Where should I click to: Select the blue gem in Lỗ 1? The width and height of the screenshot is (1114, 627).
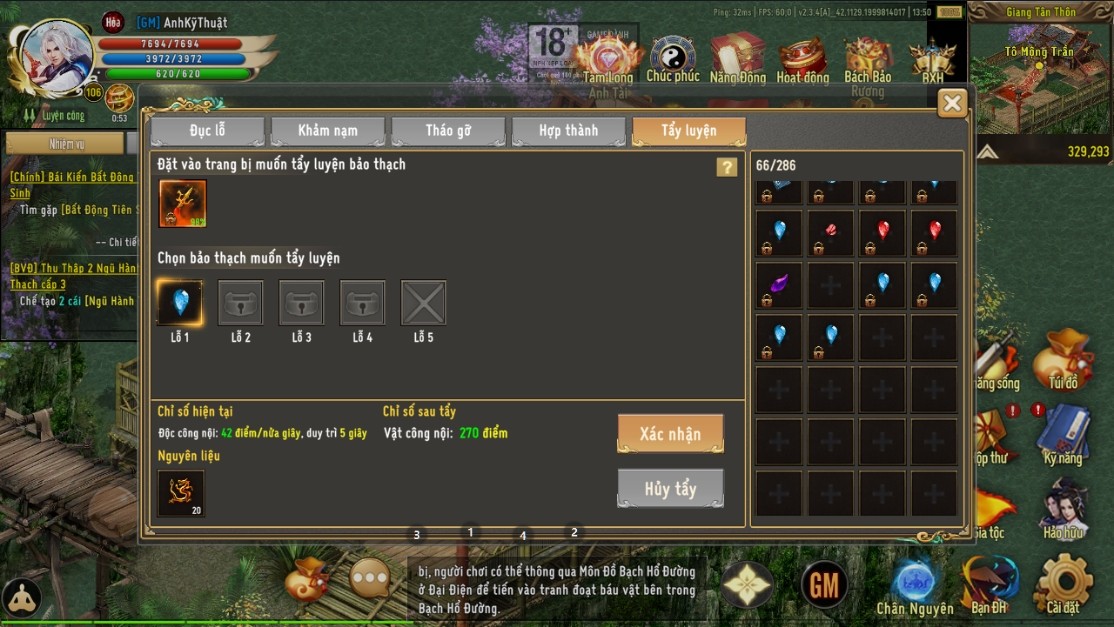click(180, 303)
